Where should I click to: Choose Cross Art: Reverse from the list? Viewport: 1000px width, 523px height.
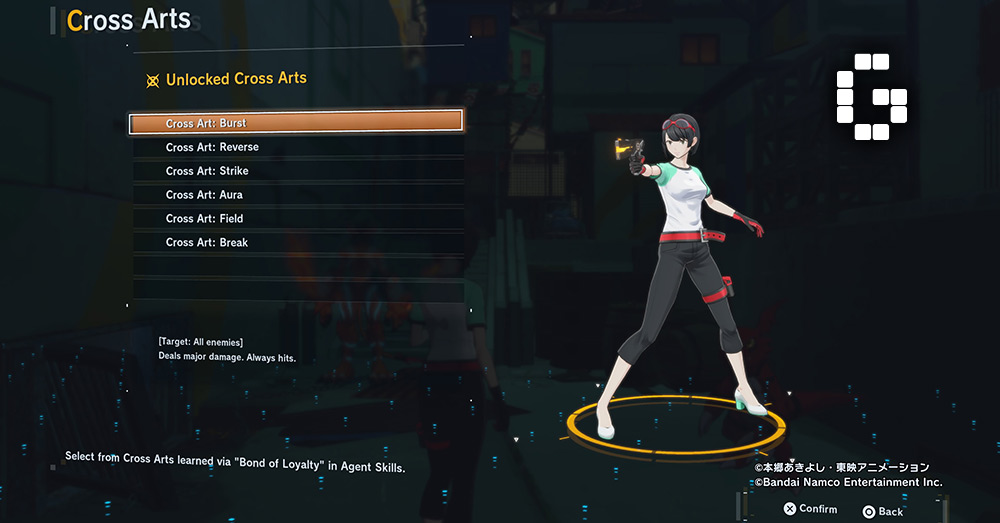click(x=296, y=147)
